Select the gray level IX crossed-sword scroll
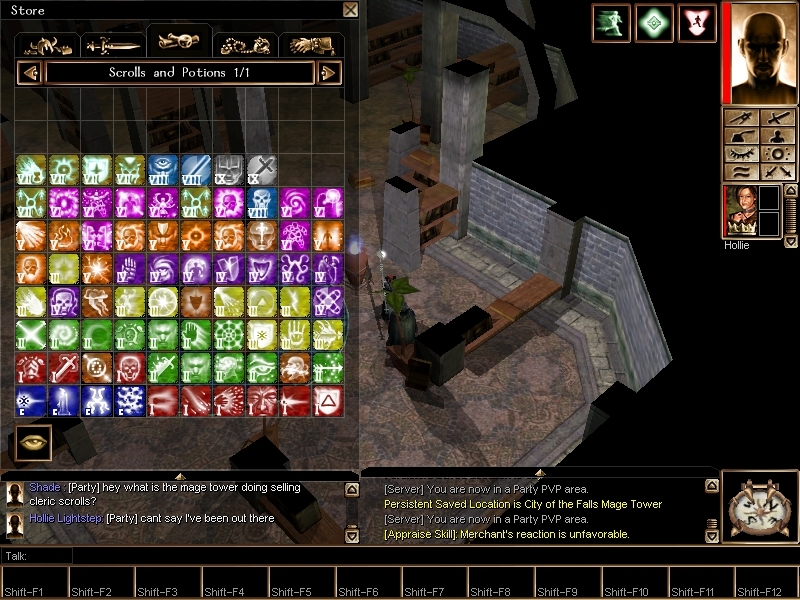This screenshot has height=600, width=800. (x=262, y=170)
